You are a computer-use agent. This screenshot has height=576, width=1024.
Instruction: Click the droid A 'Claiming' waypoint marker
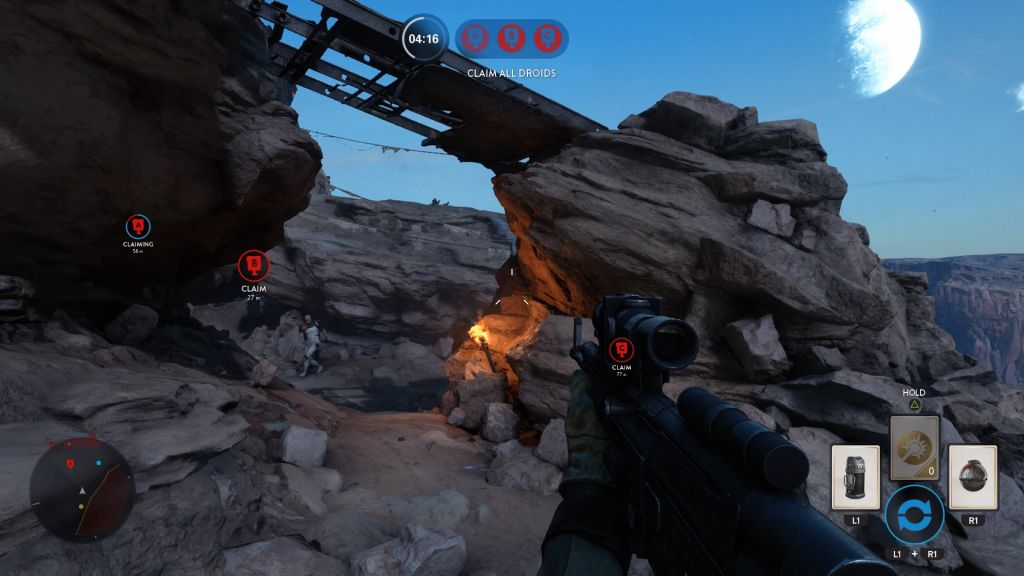[138, 226]
